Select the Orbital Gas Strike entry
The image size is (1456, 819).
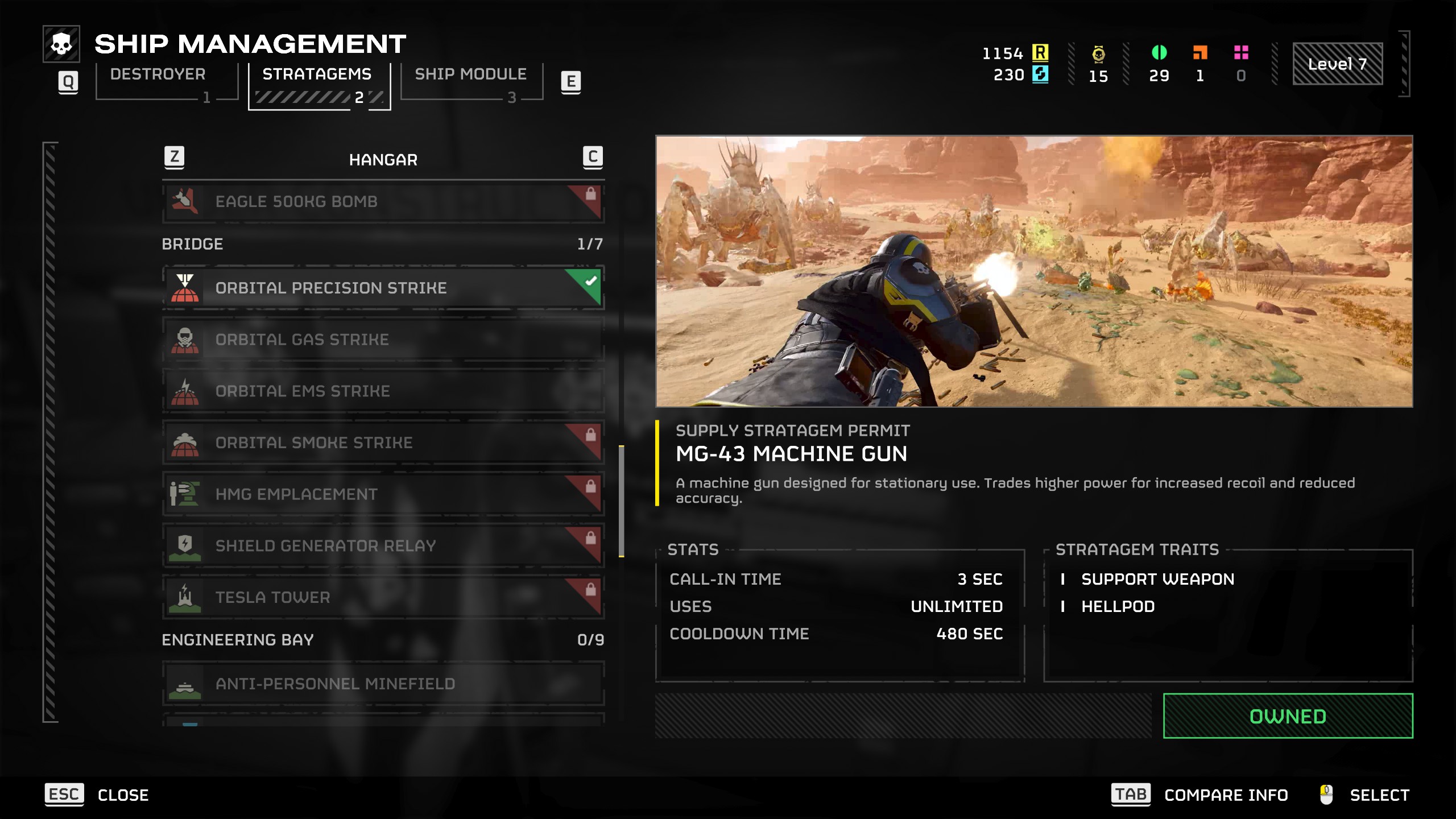click(x=383, y=340)
